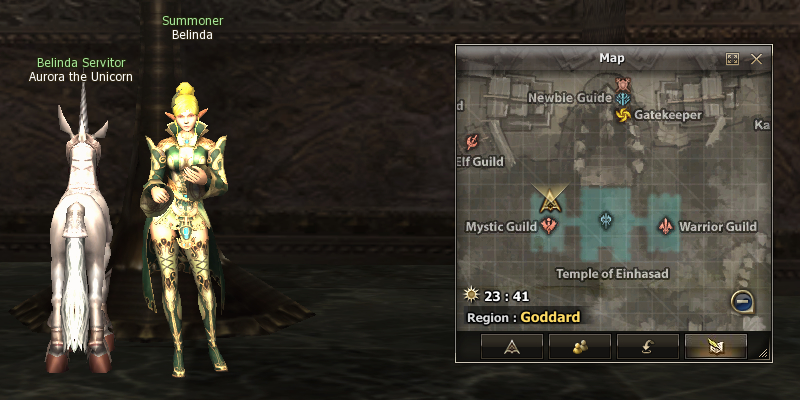This screenshot has width=800, height=400.
Task: Select the Temple of Einhasad marker
Action: click(606, 222)
